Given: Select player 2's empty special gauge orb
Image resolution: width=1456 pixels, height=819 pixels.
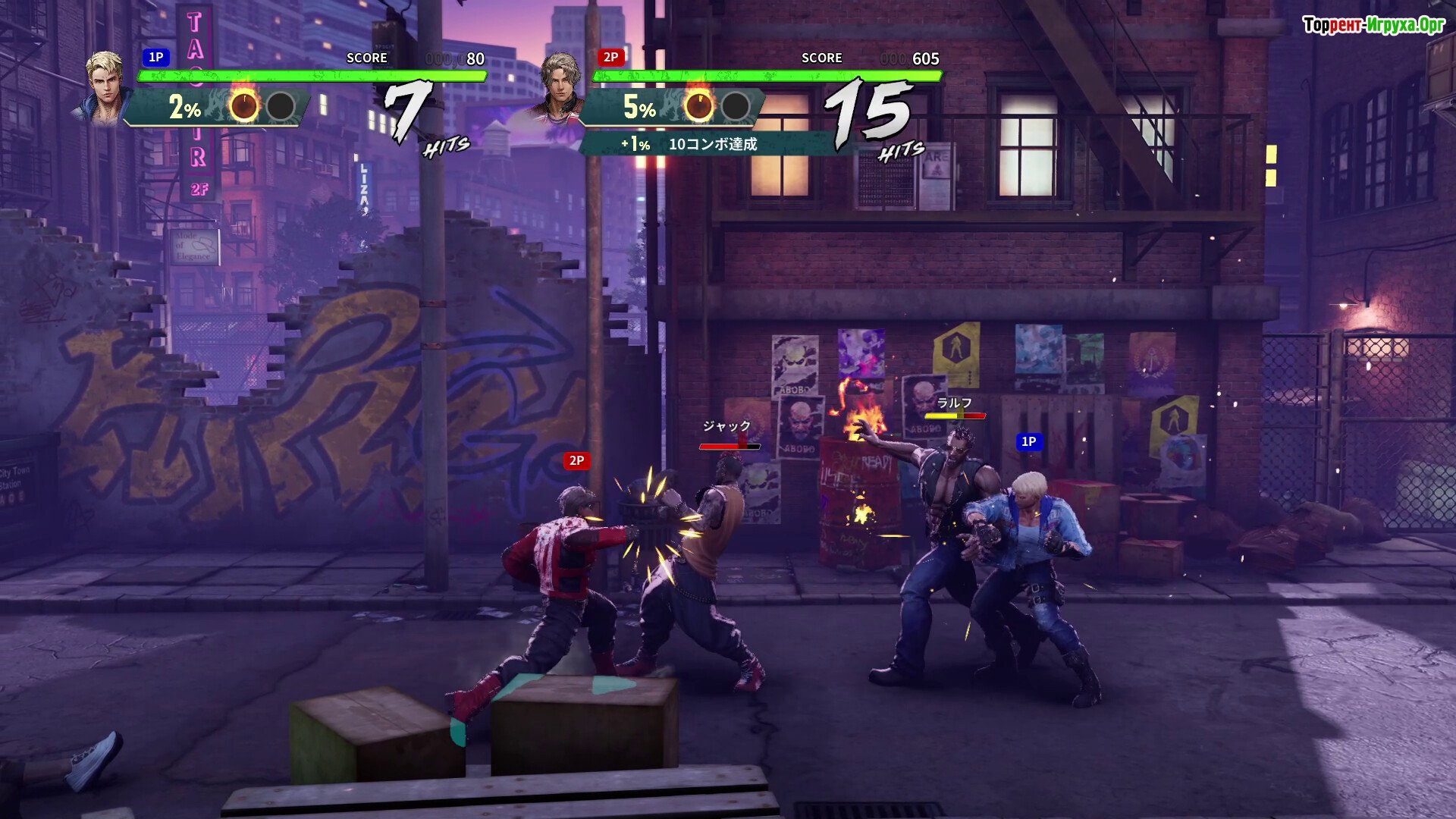Looking at the screenshot, I should pos(735,107).
